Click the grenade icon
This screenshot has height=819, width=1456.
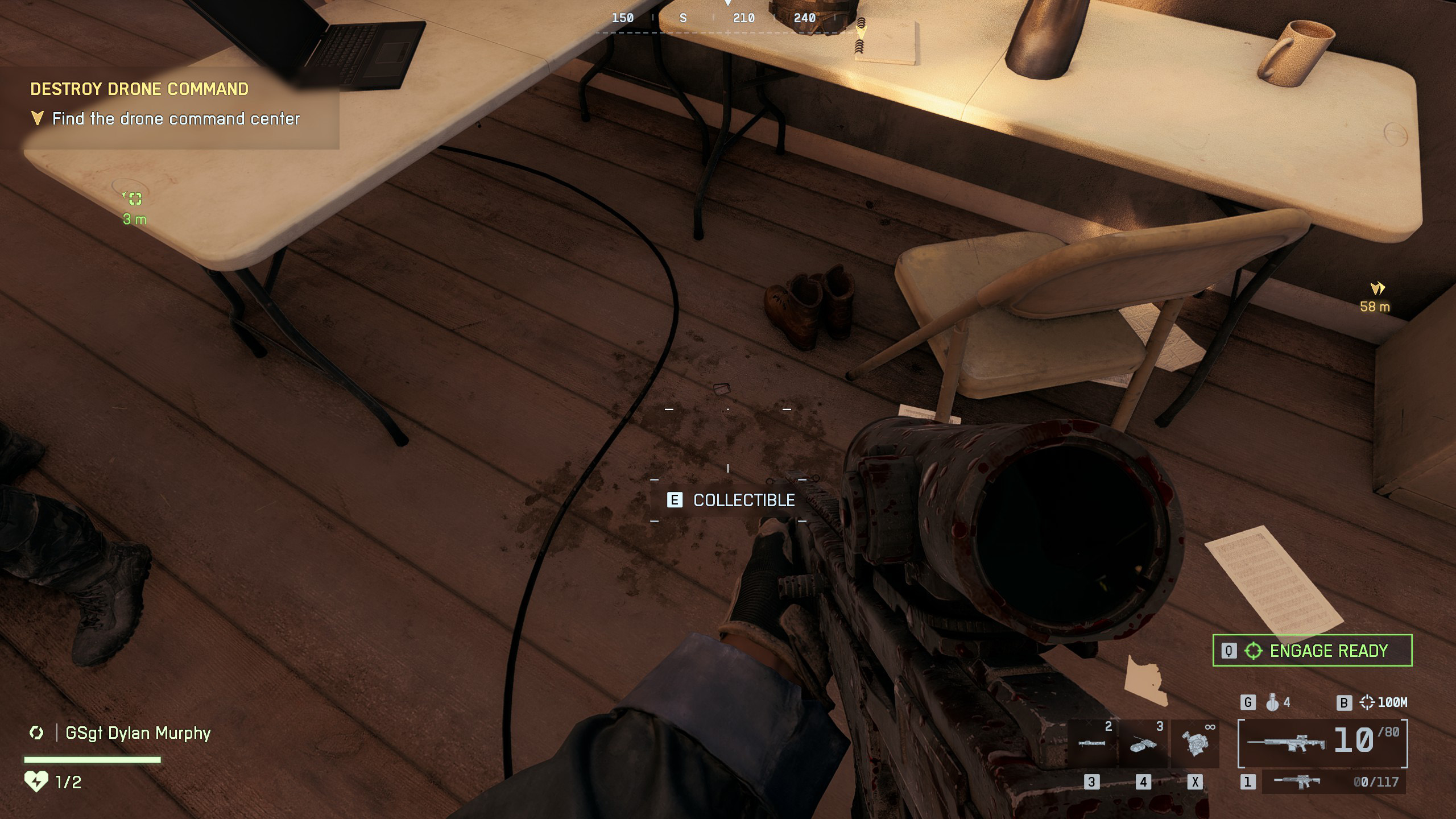(1272, 703)
